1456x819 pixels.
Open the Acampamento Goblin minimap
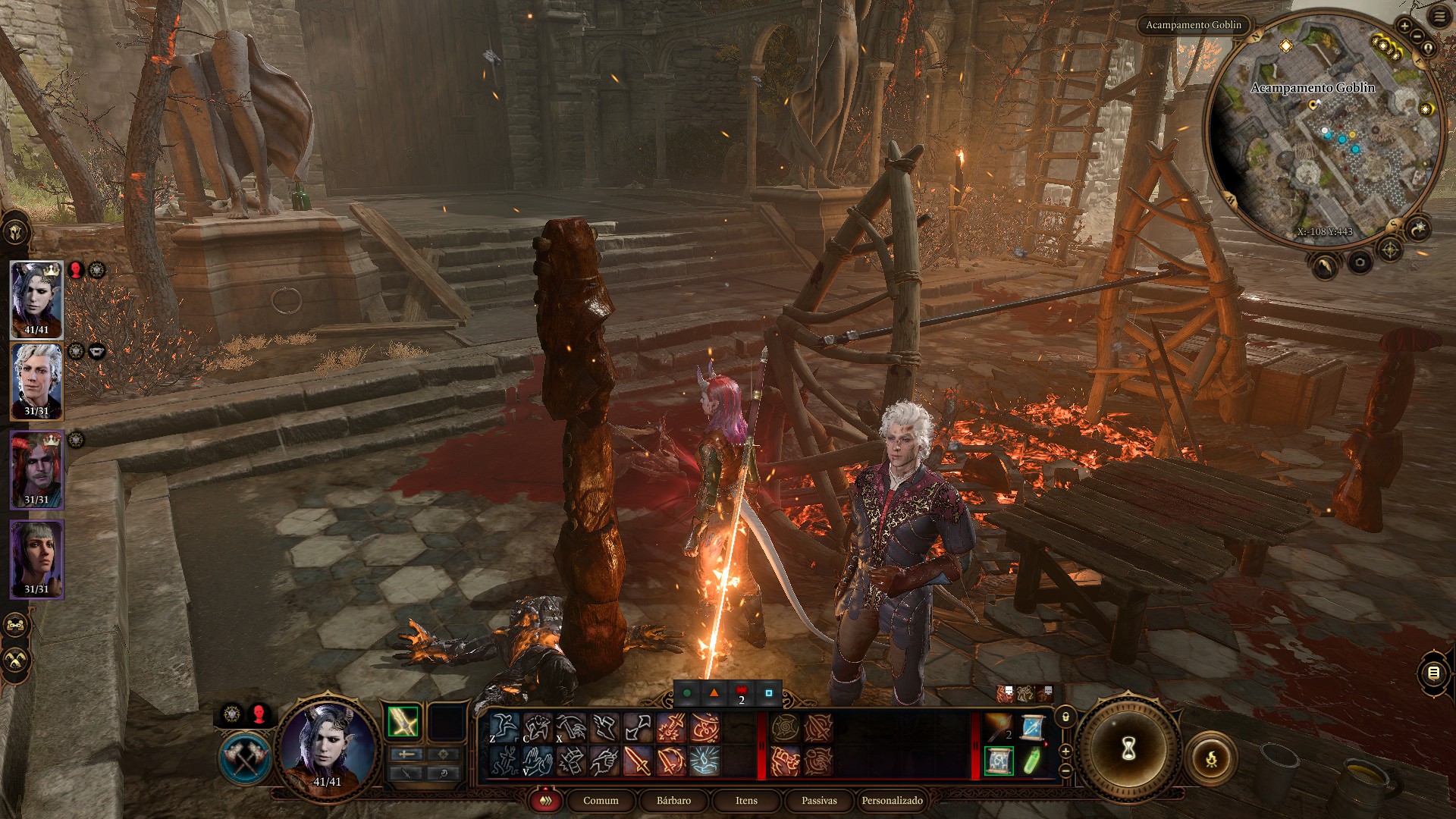coord(1323,129)
